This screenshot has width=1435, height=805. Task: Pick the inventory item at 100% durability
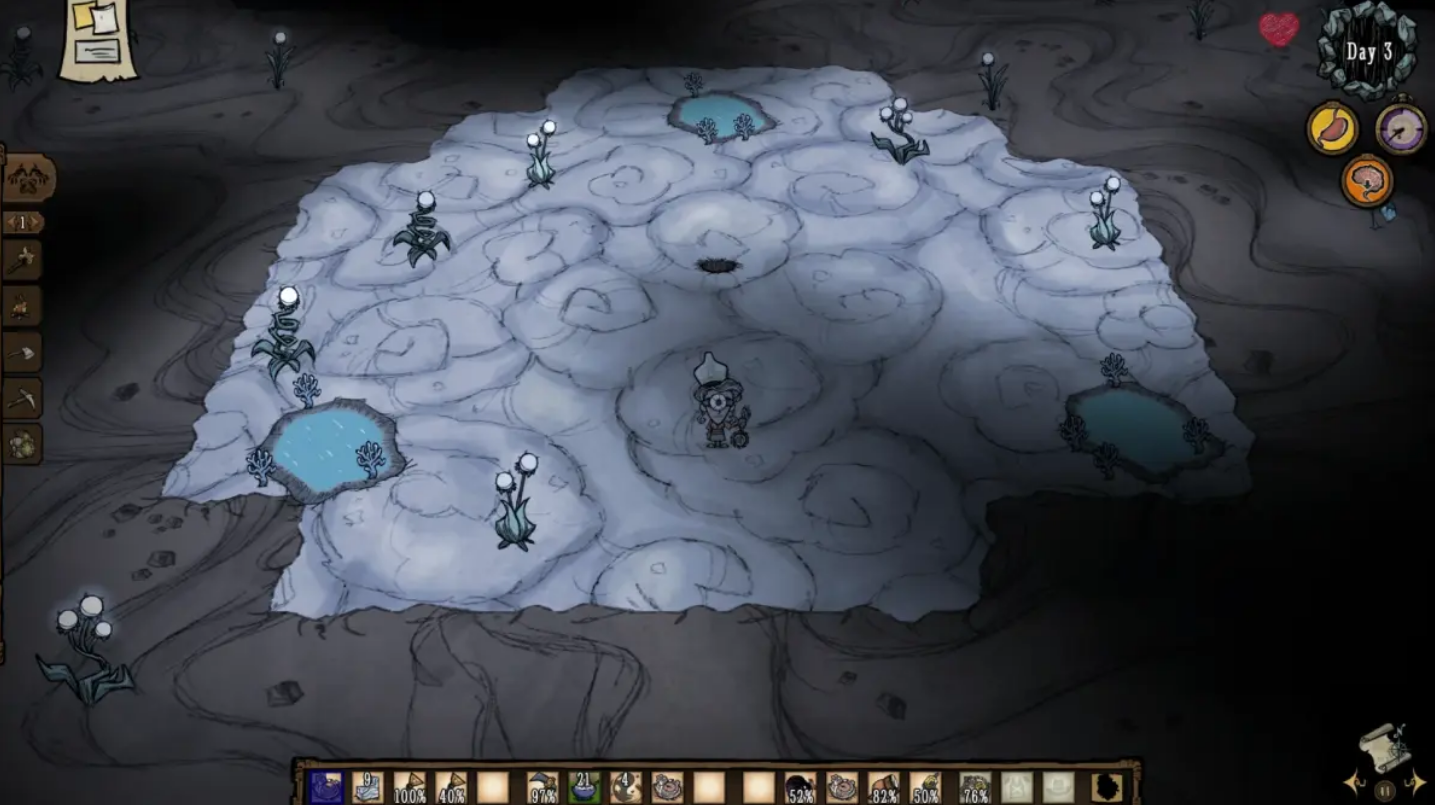click(409, 787)
